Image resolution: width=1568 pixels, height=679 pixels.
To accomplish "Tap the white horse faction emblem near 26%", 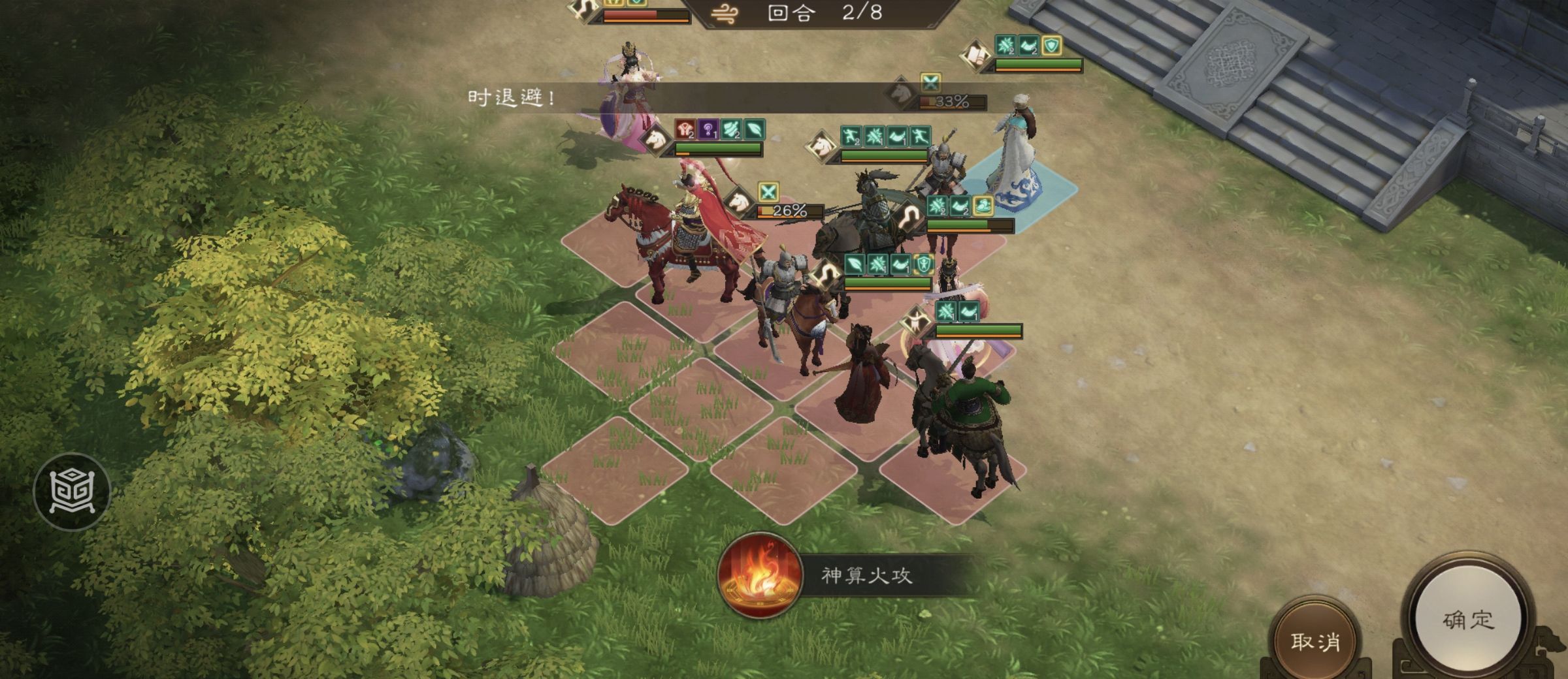I will point(738,204).
